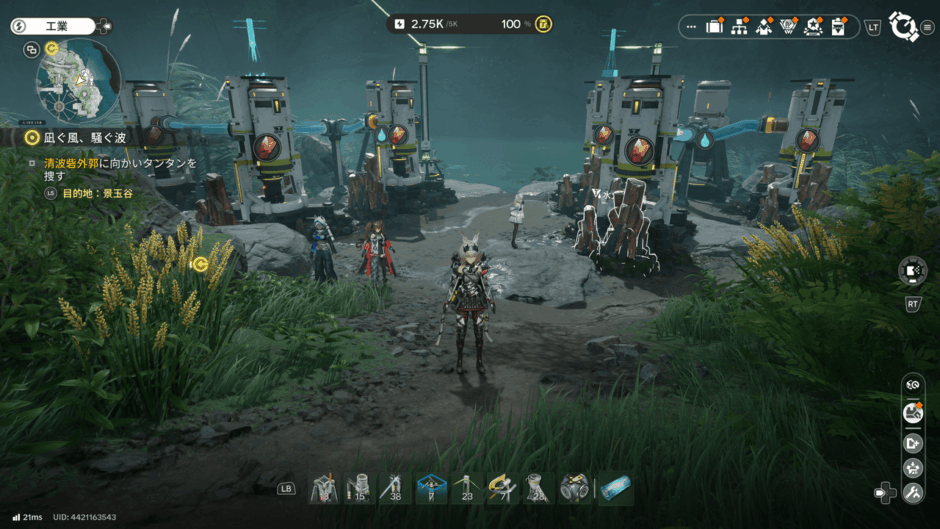Select the facility slot showing quantity 38

click(393, 488)
